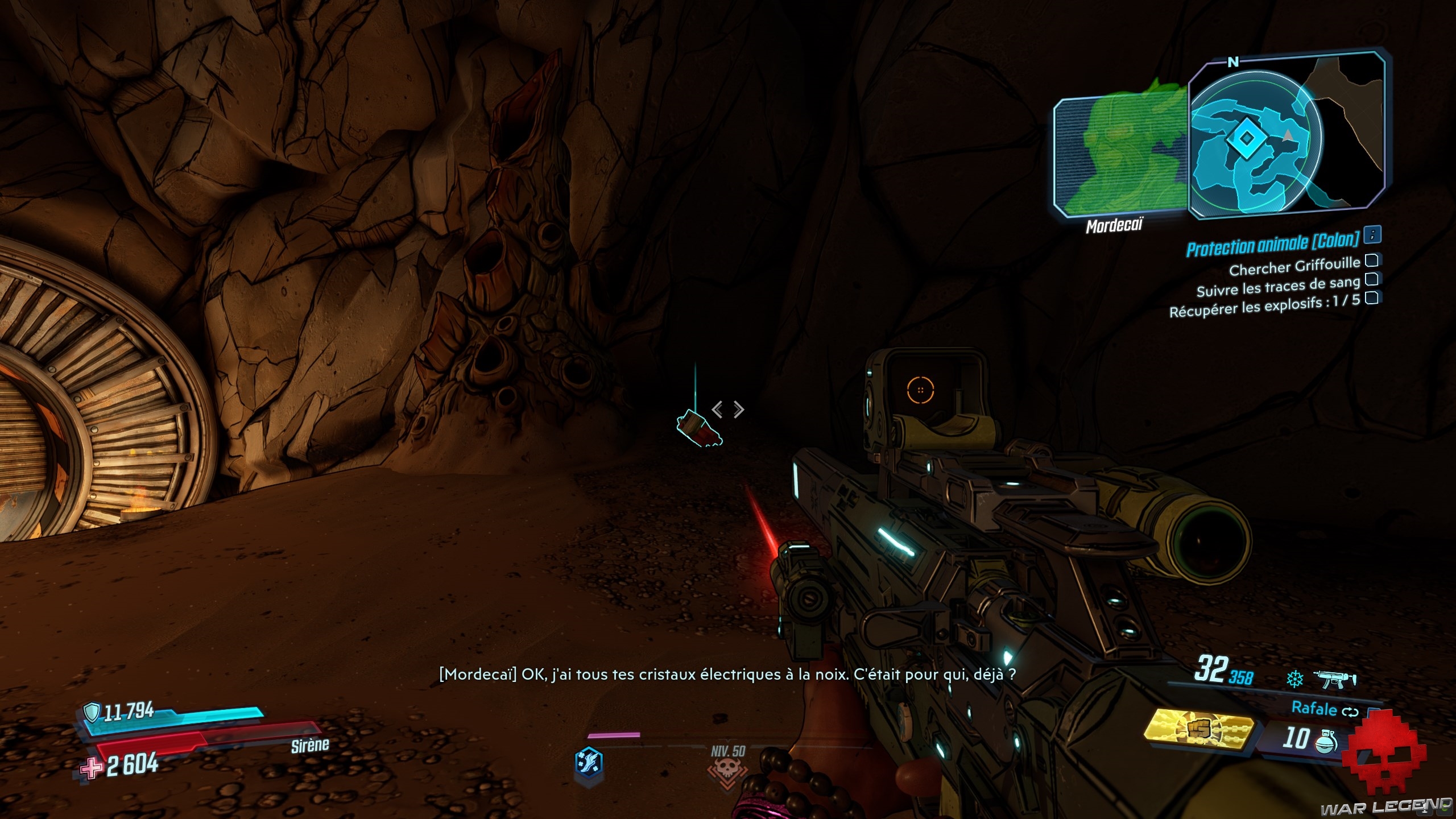The height and width of the screenshot is (819, 1456).
Task: Select the grenade icon
Action: (x=1326, y=741)
